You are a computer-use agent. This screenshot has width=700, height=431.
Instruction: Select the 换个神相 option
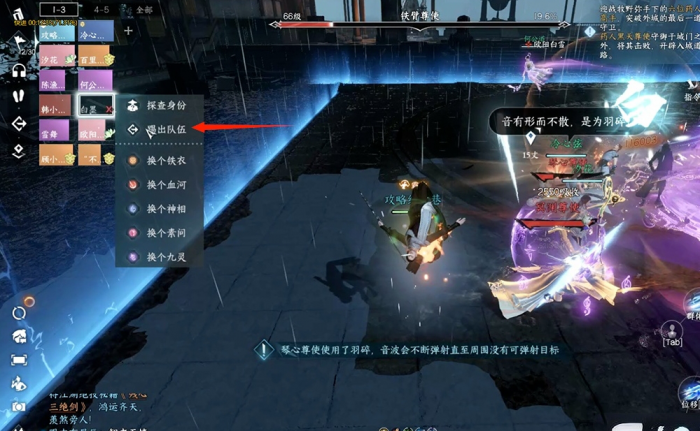pyautogui.click(x=166, y=209)
